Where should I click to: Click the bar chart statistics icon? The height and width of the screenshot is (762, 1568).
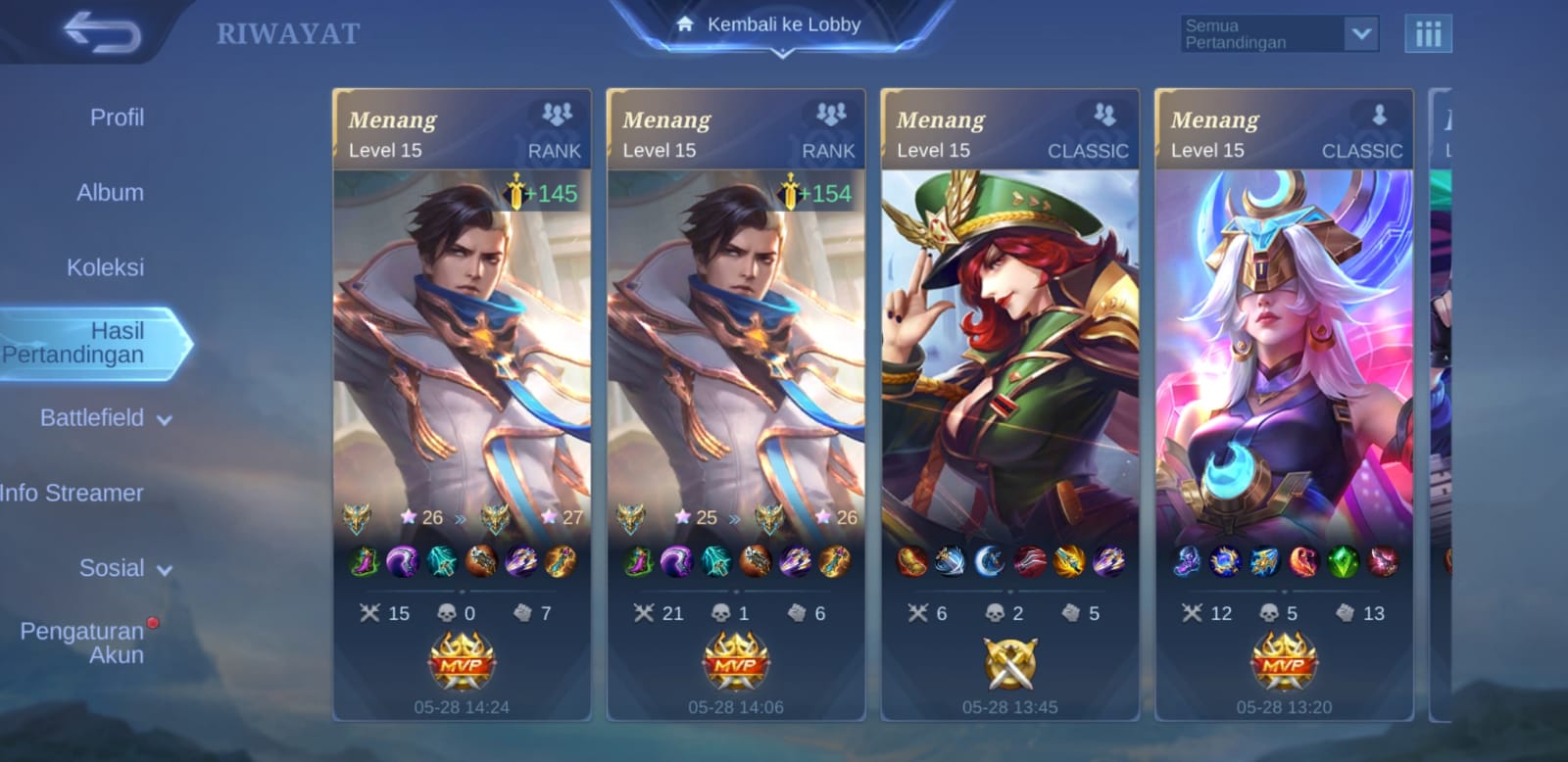[1428, 34]
